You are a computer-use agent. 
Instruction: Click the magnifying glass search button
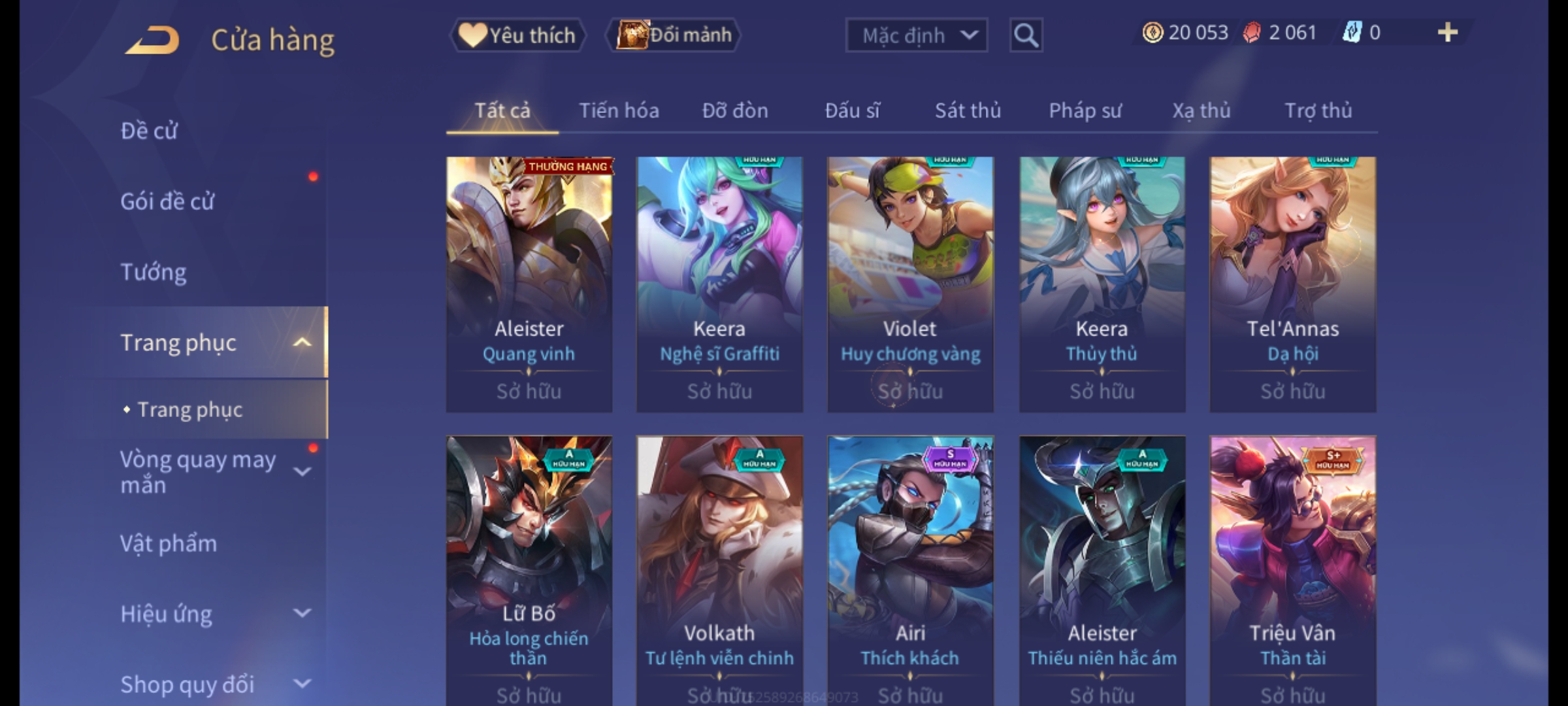[1026, 35]
